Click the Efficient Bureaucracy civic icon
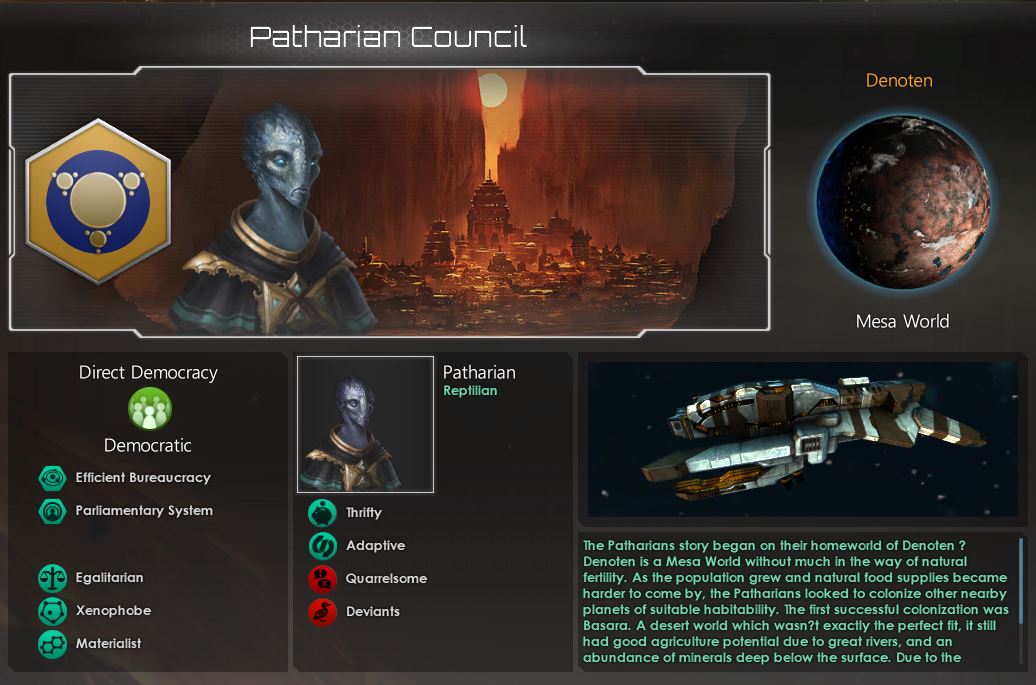The height and width of the screenshot is (685, 1036). (x=52, y=478)
